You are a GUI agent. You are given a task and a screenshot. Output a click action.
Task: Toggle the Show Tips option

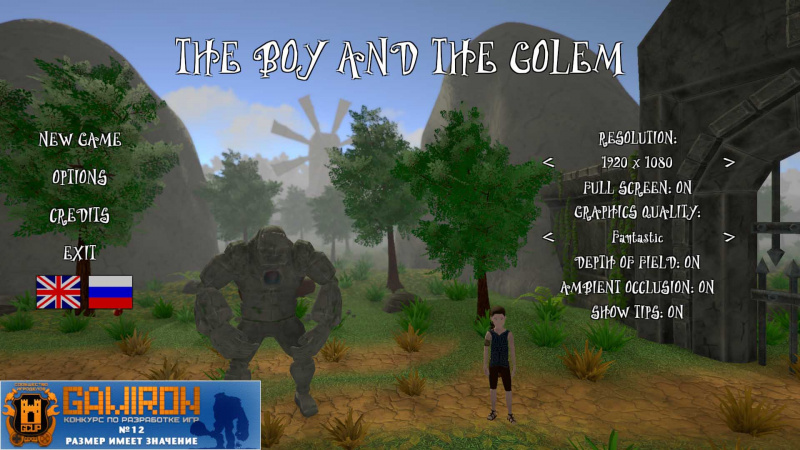[638, 311]
